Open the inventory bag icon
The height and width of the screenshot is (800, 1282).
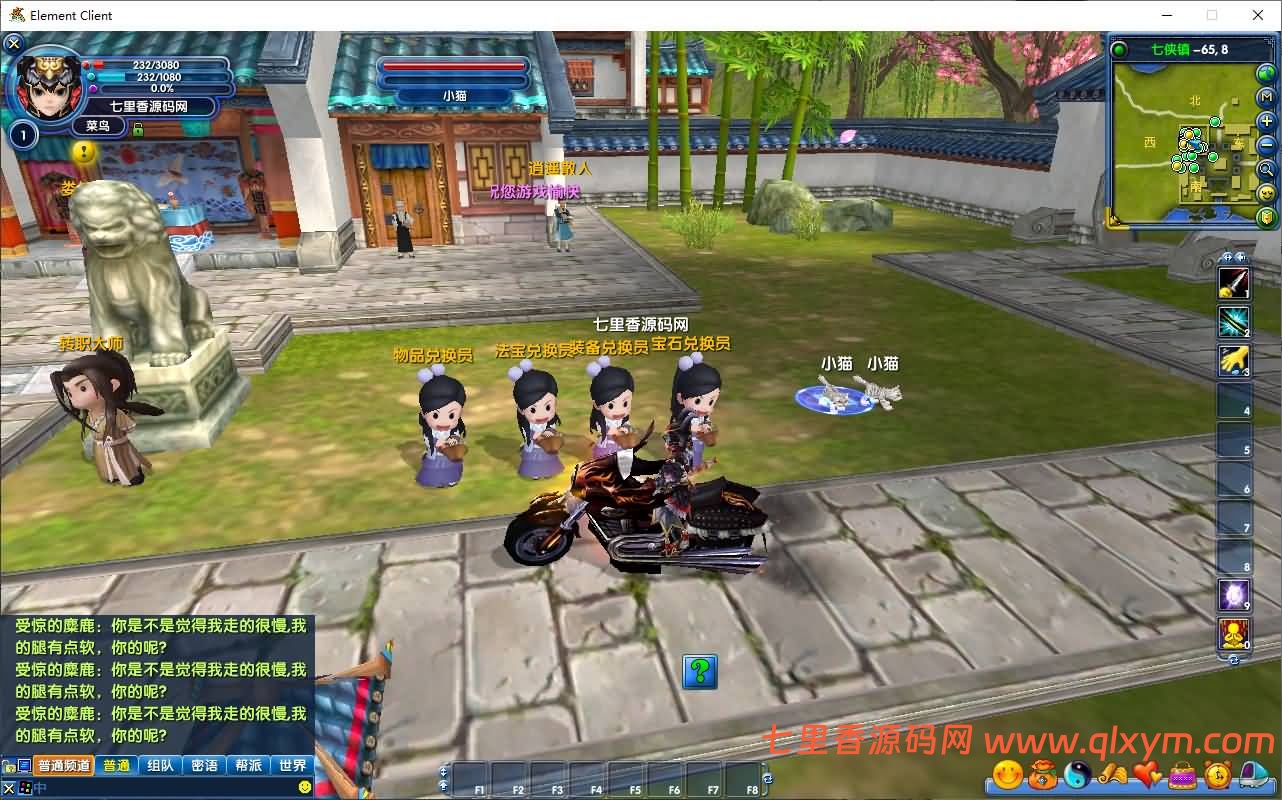[x=1043, y=773]
